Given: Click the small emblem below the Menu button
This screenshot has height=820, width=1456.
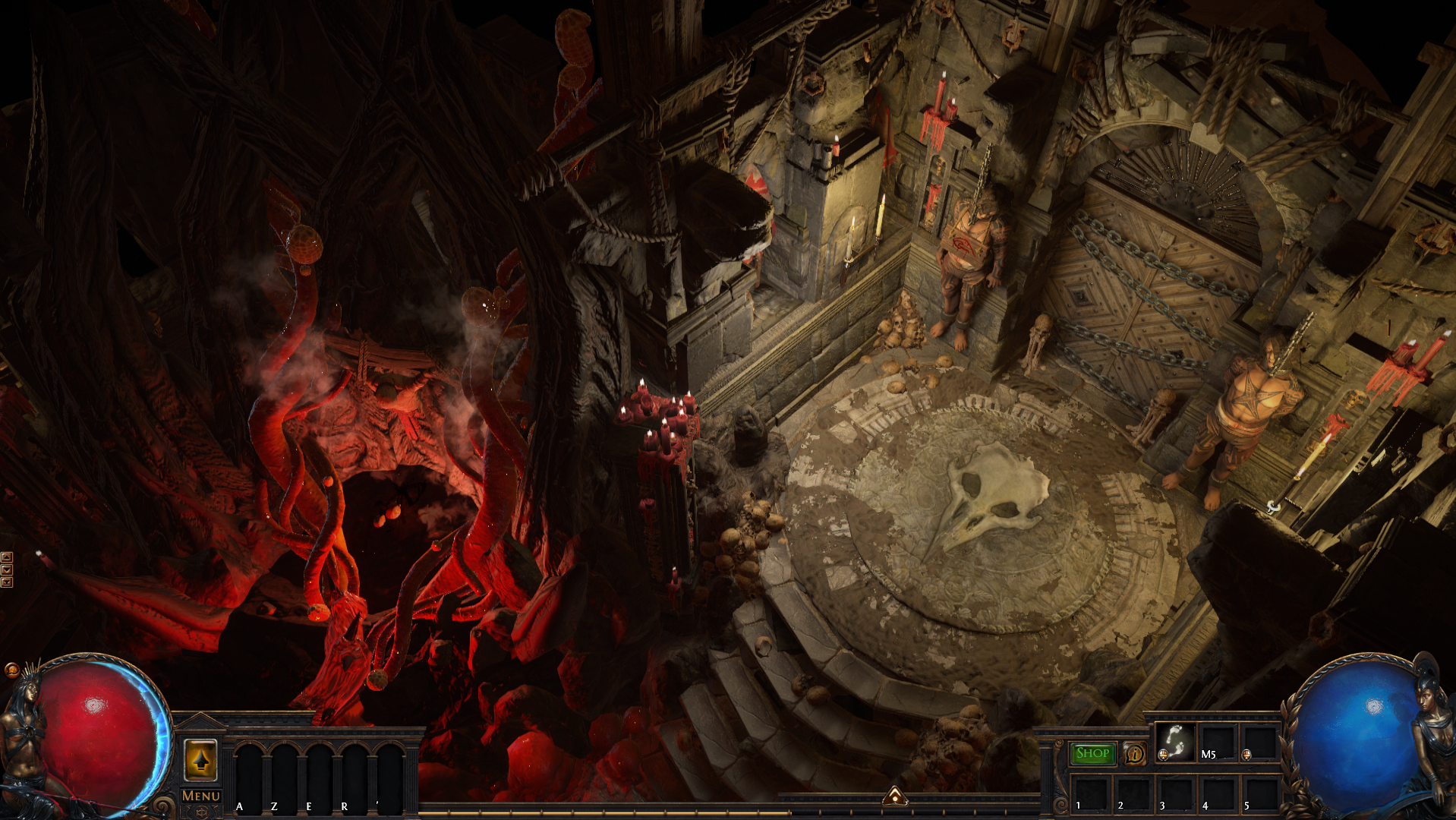Looking at the screenshot, I should [201, 812].
